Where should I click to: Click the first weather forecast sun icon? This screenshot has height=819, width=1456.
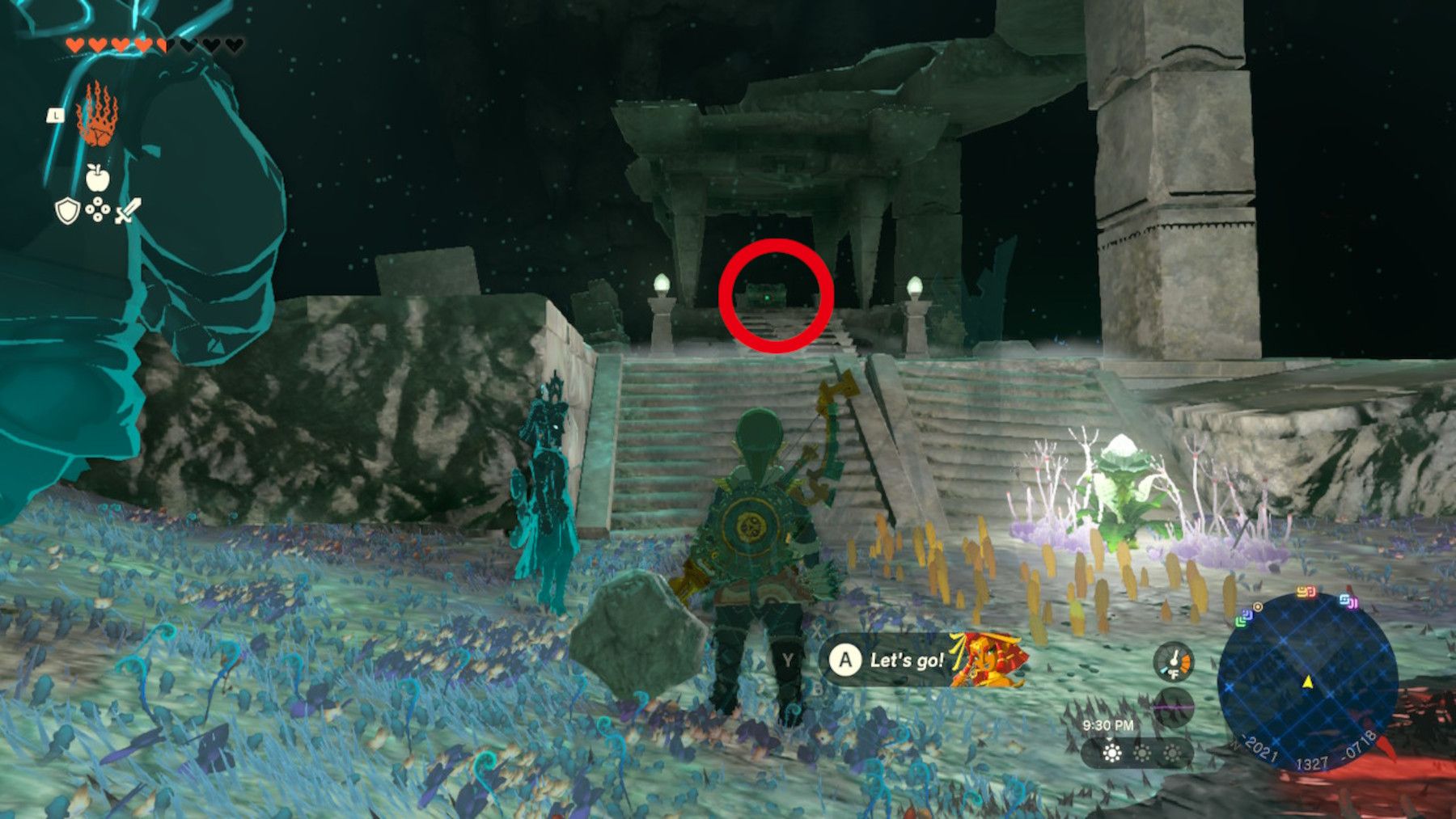tap(1112, 754)
